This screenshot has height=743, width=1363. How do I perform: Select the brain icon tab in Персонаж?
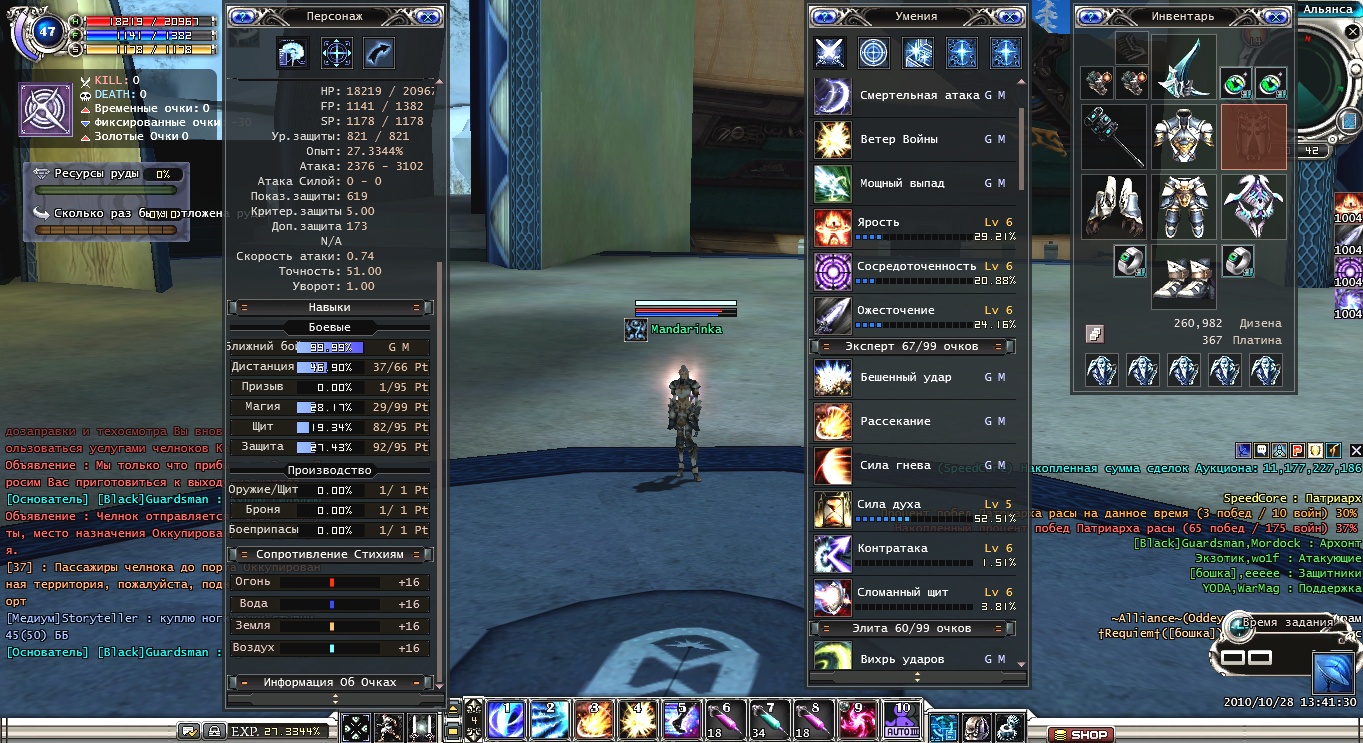(x=293, y=53)
